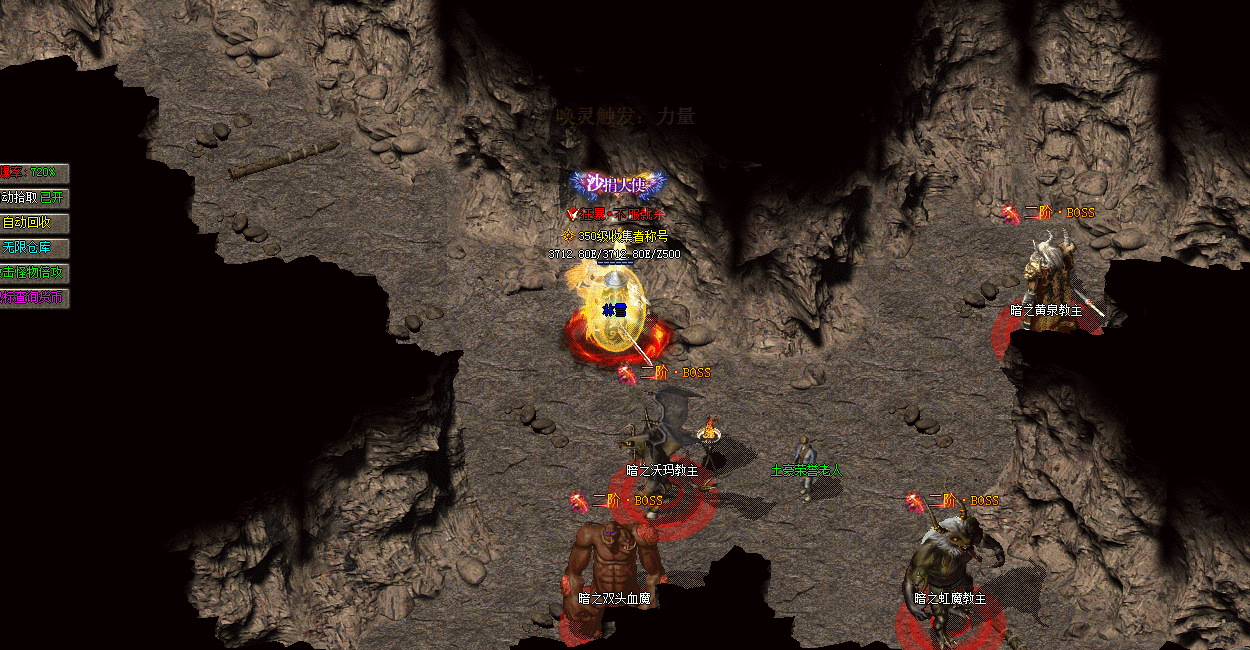Open the 无限仓库 unlimited warehouse
This screenshot has height=650, width=1250.
pyautogui.click(x=34, y=248)
